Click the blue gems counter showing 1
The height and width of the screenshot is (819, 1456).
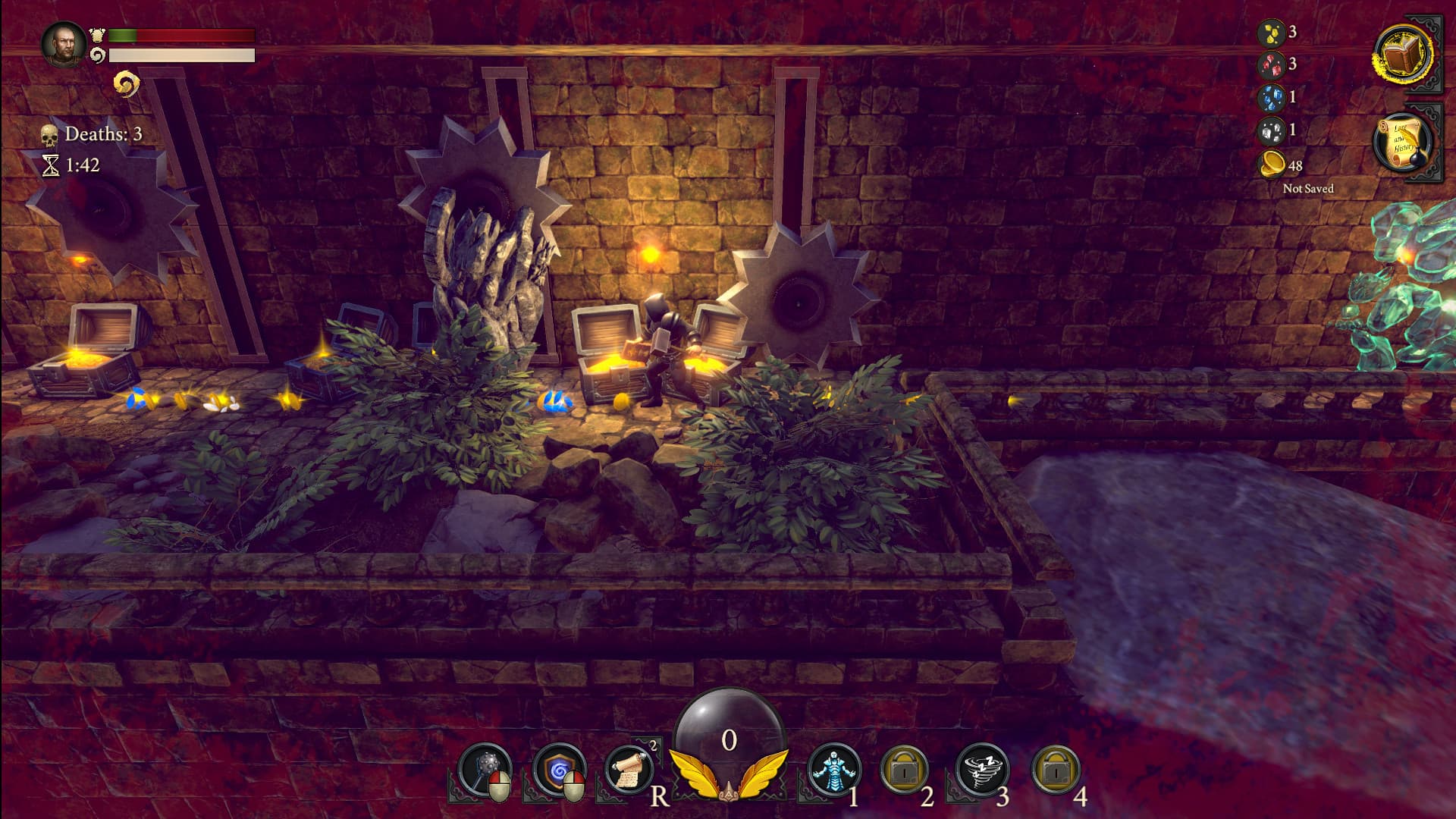(1273, 98)
